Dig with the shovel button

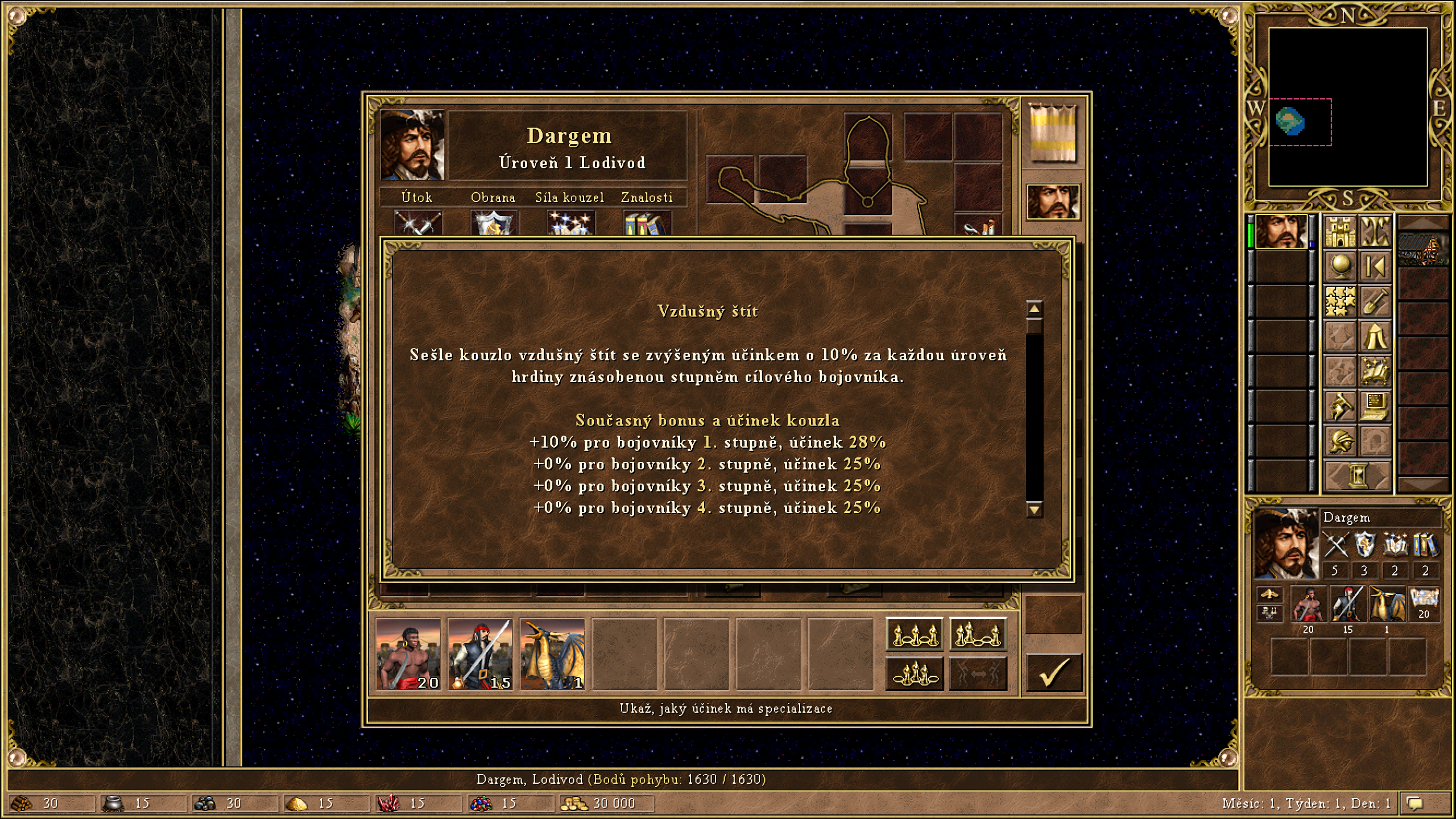point(1375,301)
